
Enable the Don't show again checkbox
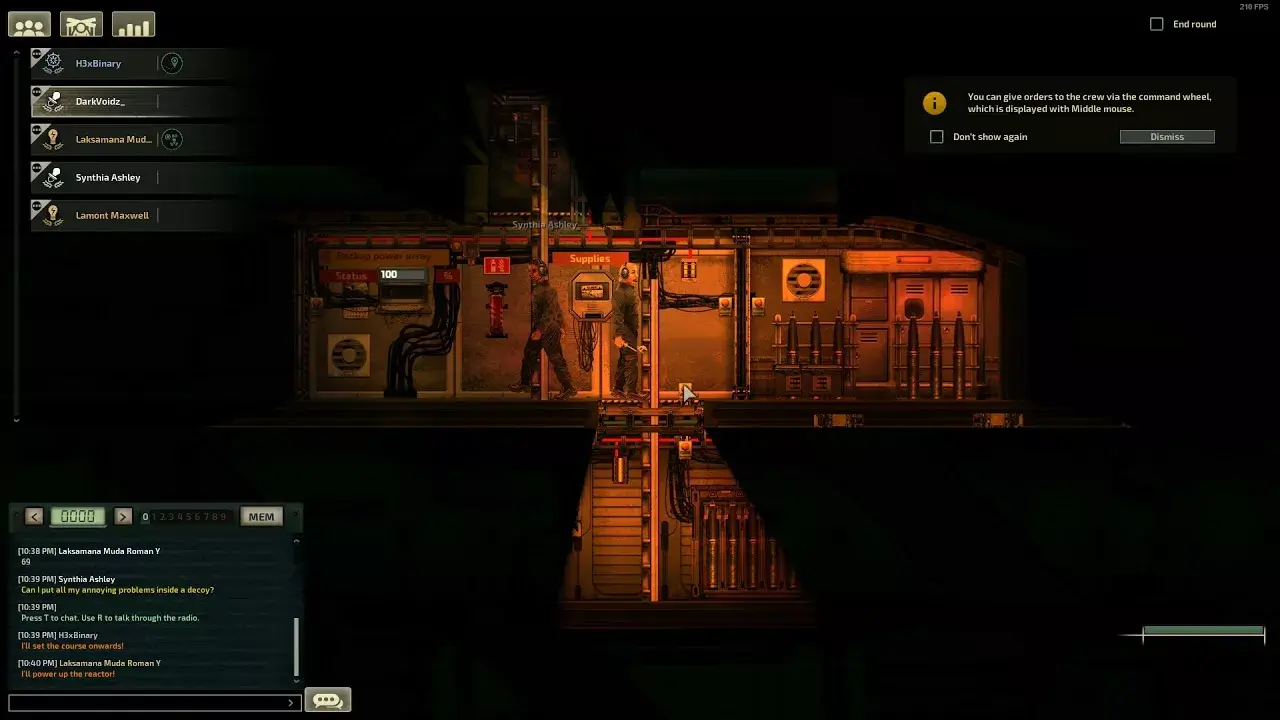click(936, 136)
